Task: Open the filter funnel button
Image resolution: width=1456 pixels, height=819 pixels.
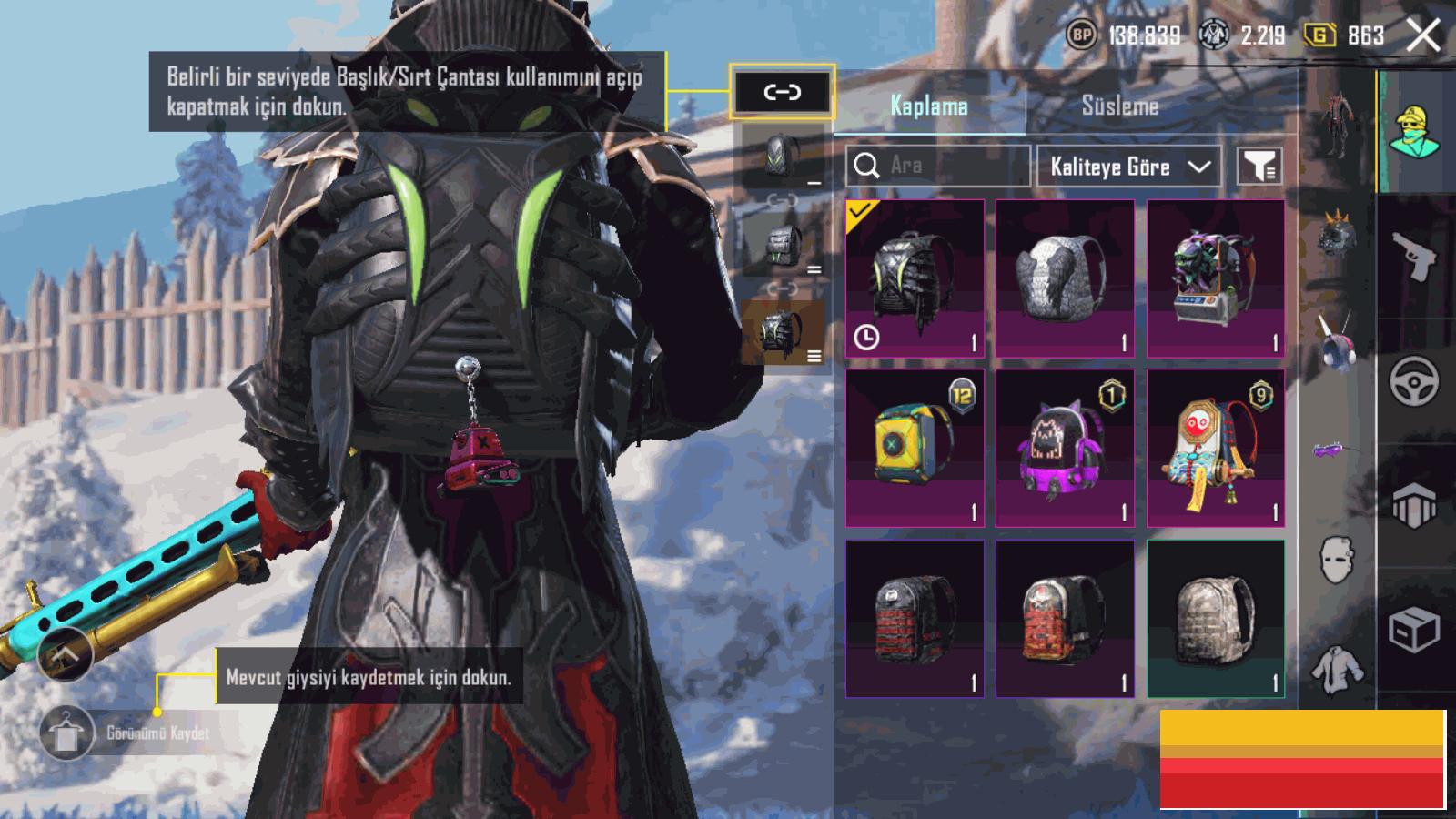Action: pos(1260,167)
